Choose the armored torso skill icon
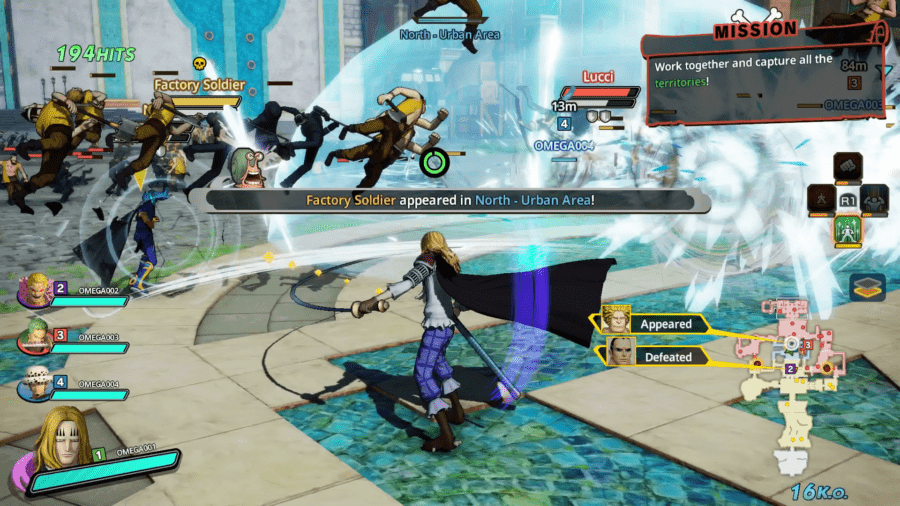The height and width of the screenshot is (506, 900). 875,198
